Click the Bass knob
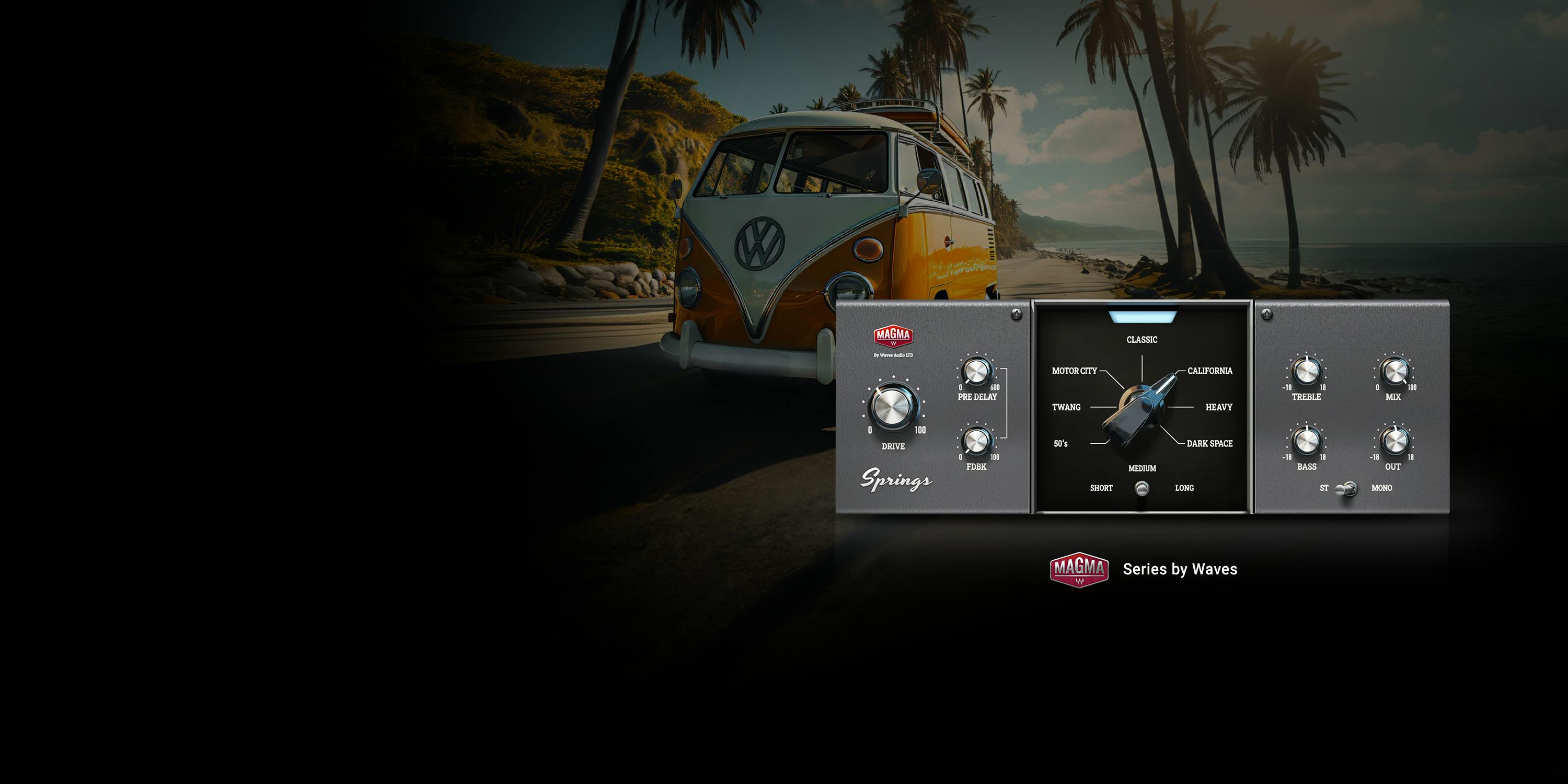Image resolution: width=1568 pixels, height=784 pixels. tap(1306, 441)
